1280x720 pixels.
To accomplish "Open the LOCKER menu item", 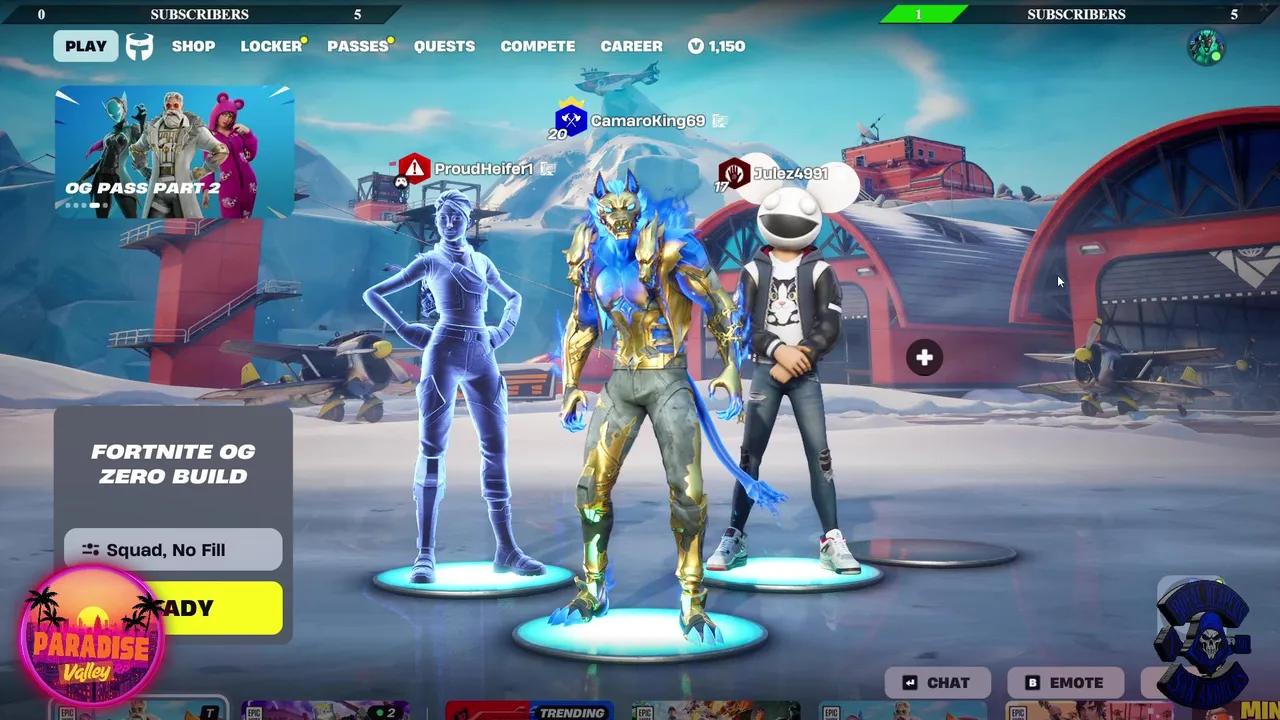I will point(269,46).
